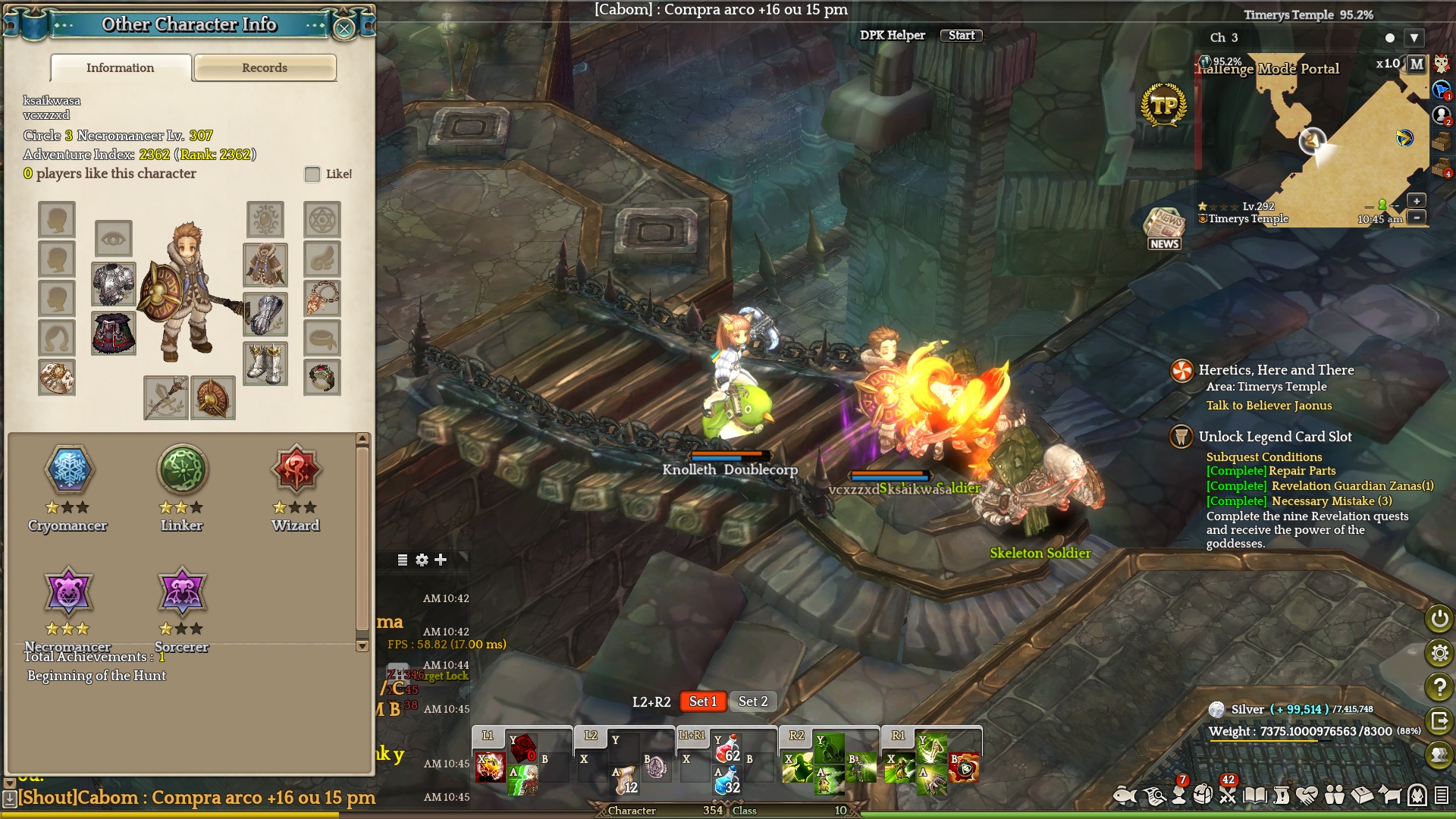Zoom in the minimap with plus button
1456x819 pixels.
1416,201
